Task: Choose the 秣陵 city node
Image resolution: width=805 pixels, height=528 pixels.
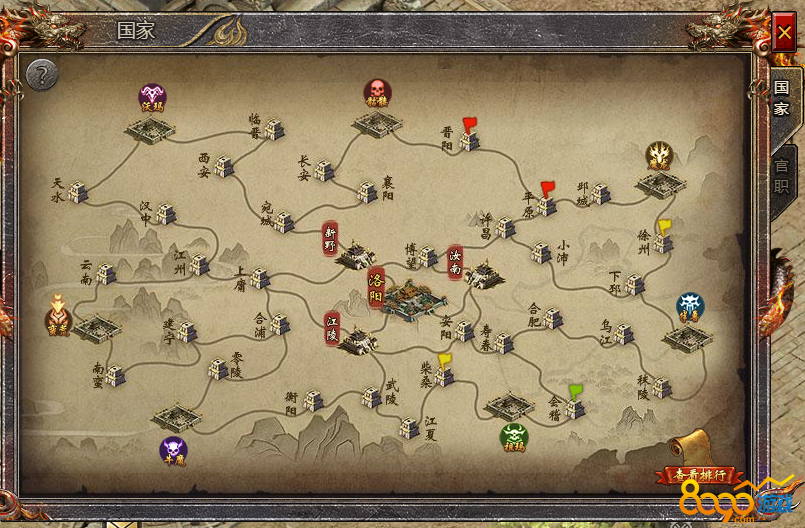Action: coord(661,387)
